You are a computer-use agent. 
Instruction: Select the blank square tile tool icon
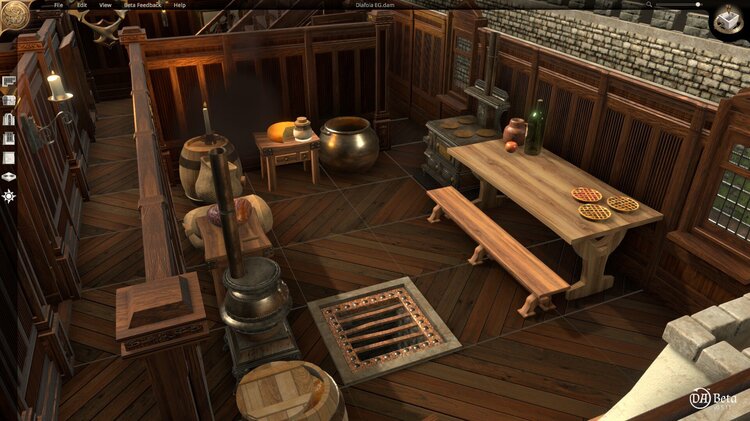click(9, 157)
